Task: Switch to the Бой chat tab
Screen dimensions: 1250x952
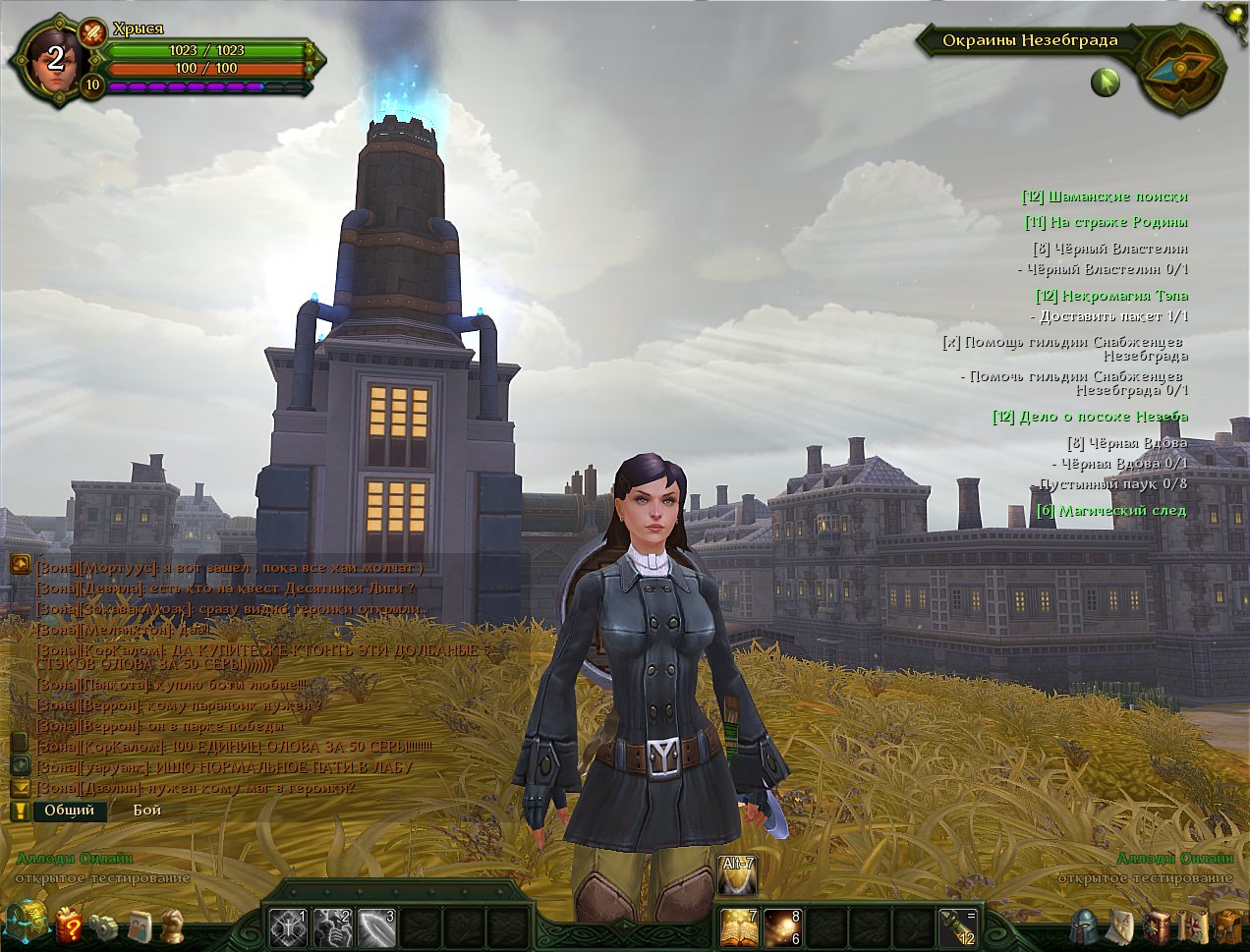Action: (147, 811)
